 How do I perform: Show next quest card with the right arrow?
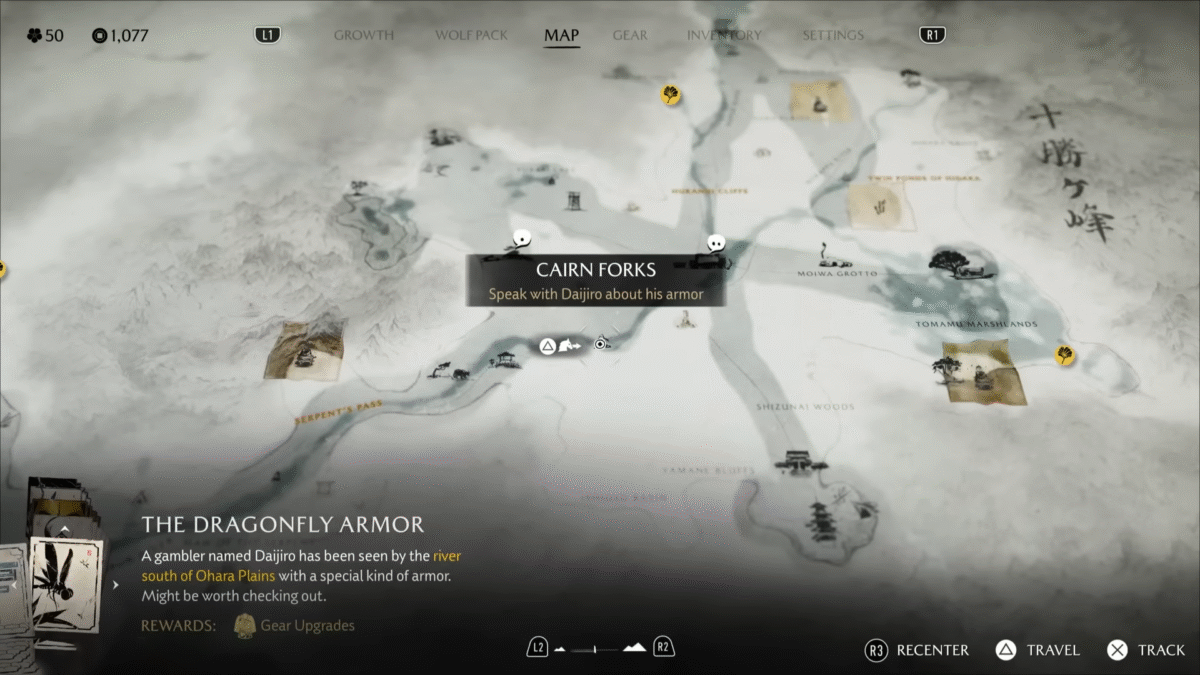(115, 585)
